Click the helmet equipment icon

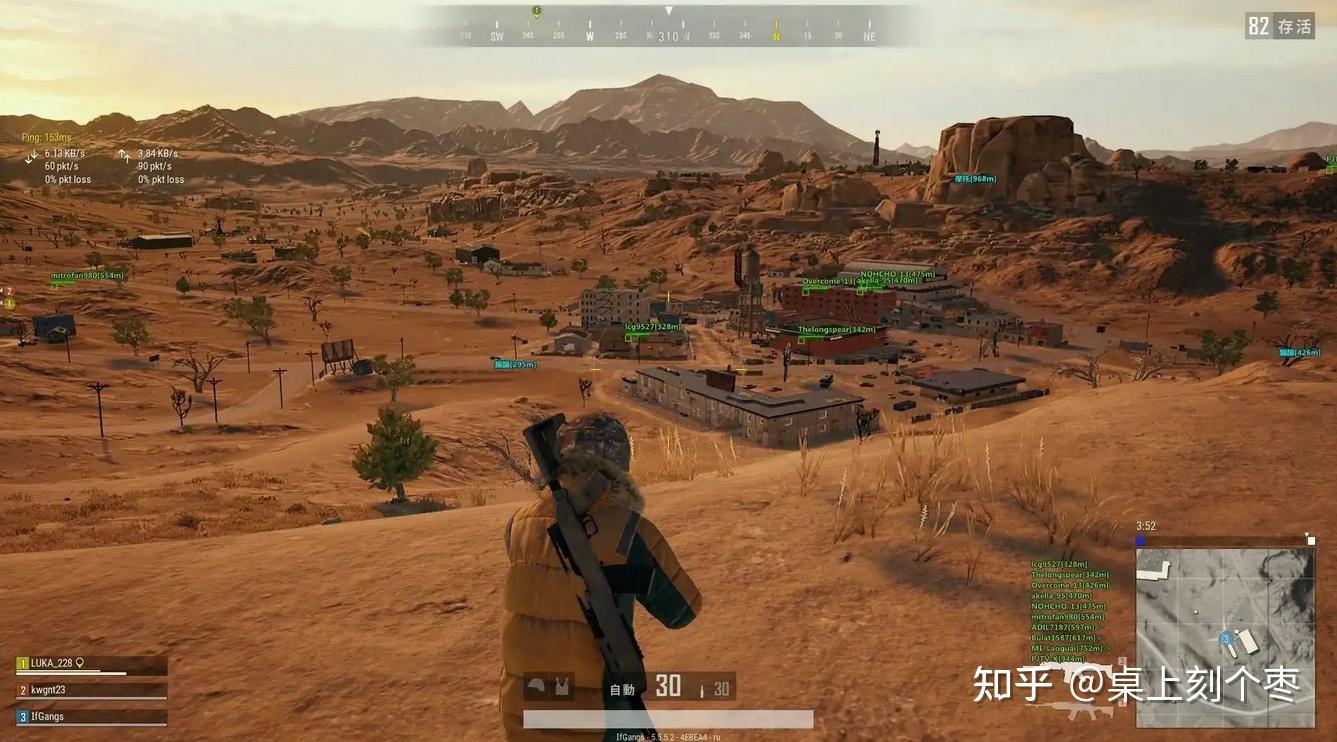pos(537,686)
